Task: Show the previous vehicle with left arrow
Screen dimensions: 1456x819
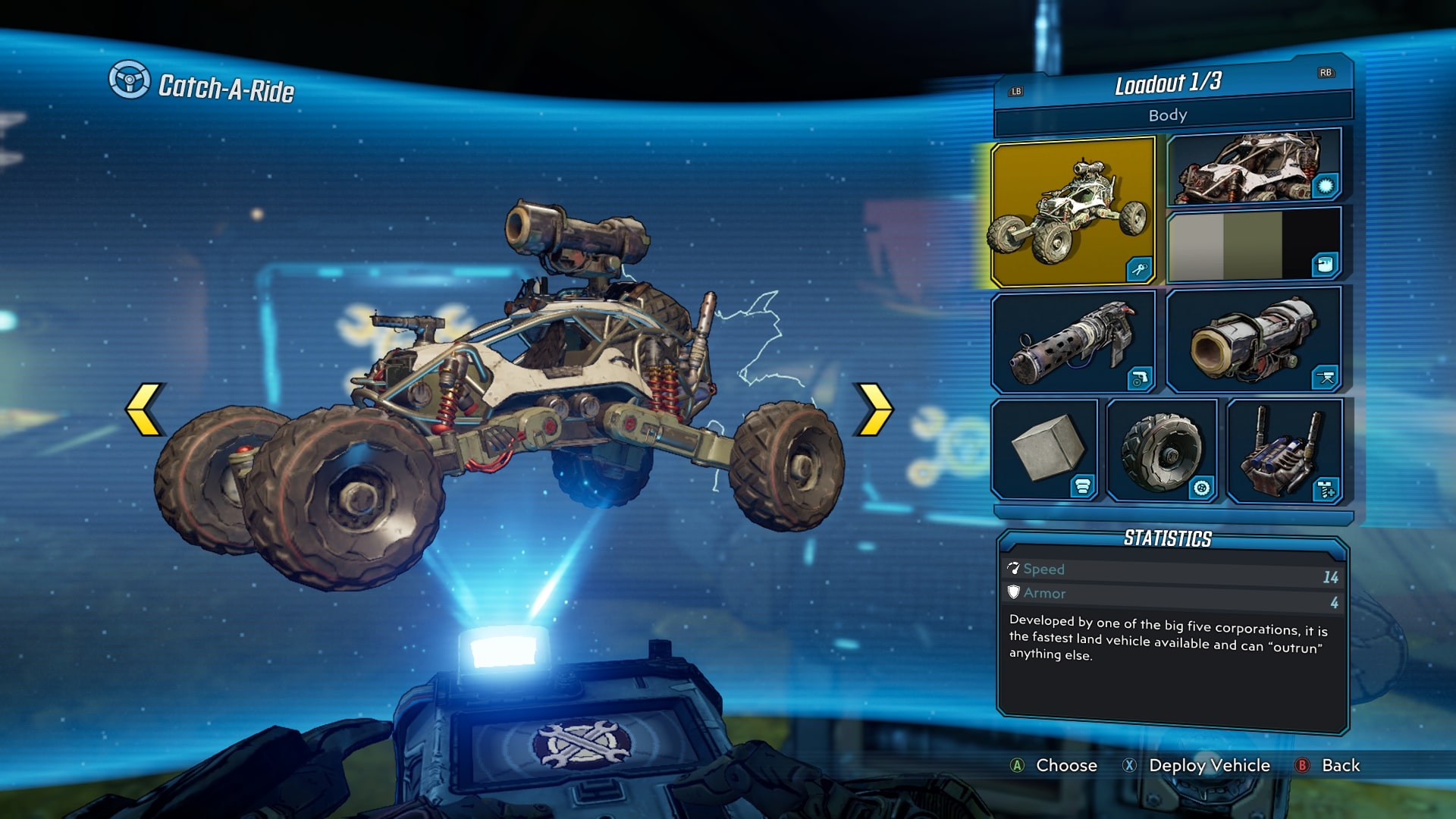Action: pos(144,409)
